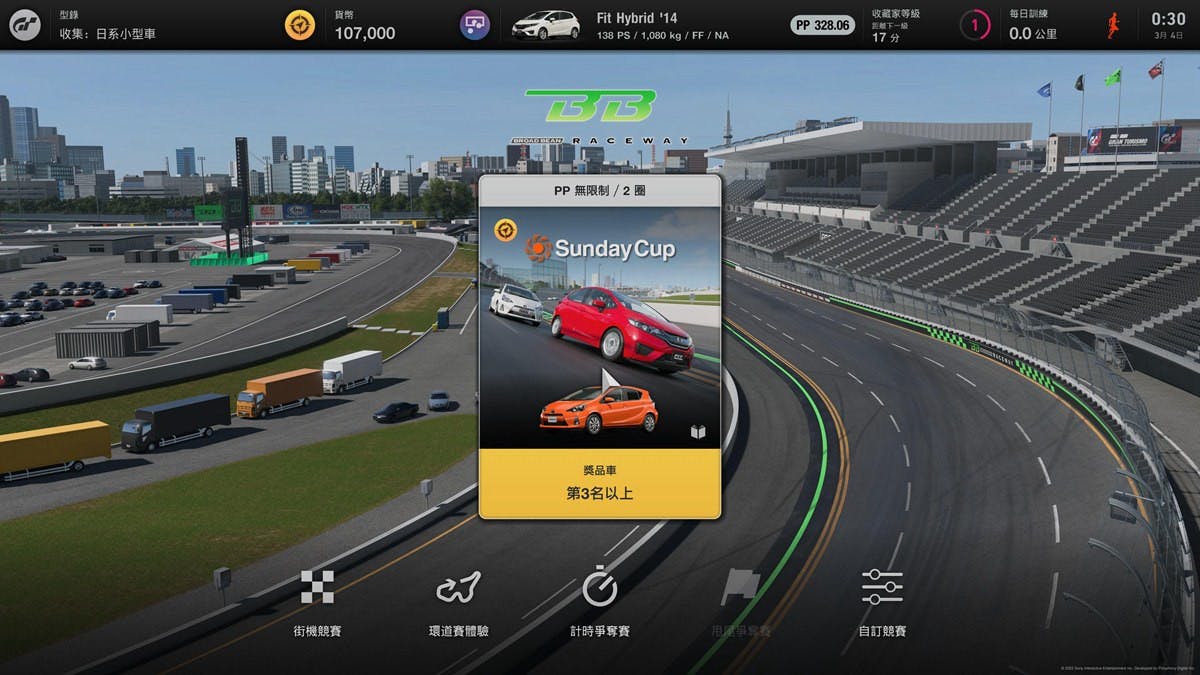Start 計時爭奪賽 time trial
The height and width of the screenshot is (675, 1200).
pos(599,602)
